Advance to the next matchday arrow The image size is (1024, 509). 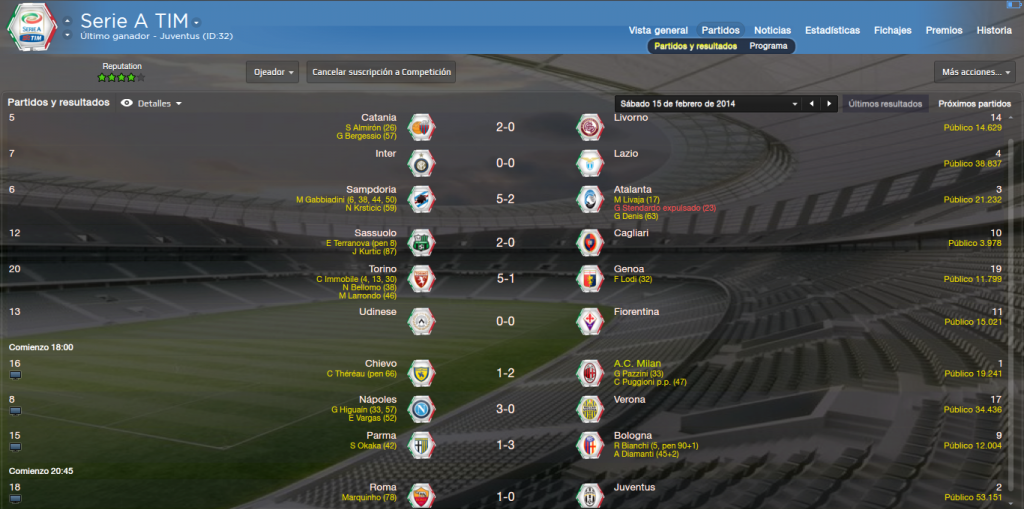click(x=828, y=104)
